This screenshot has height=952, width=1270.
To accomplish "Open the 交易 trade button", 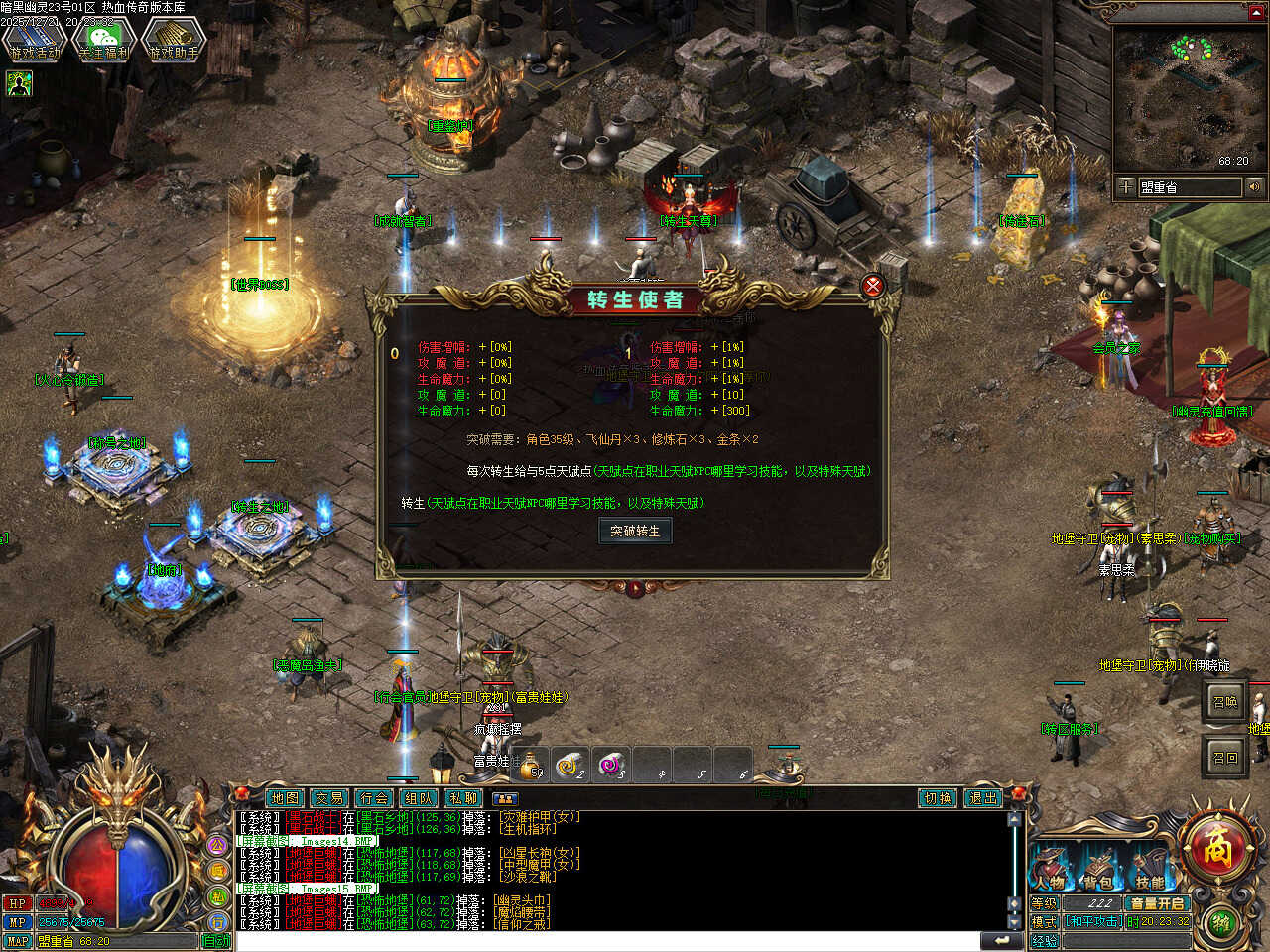I will pos(329,798).
